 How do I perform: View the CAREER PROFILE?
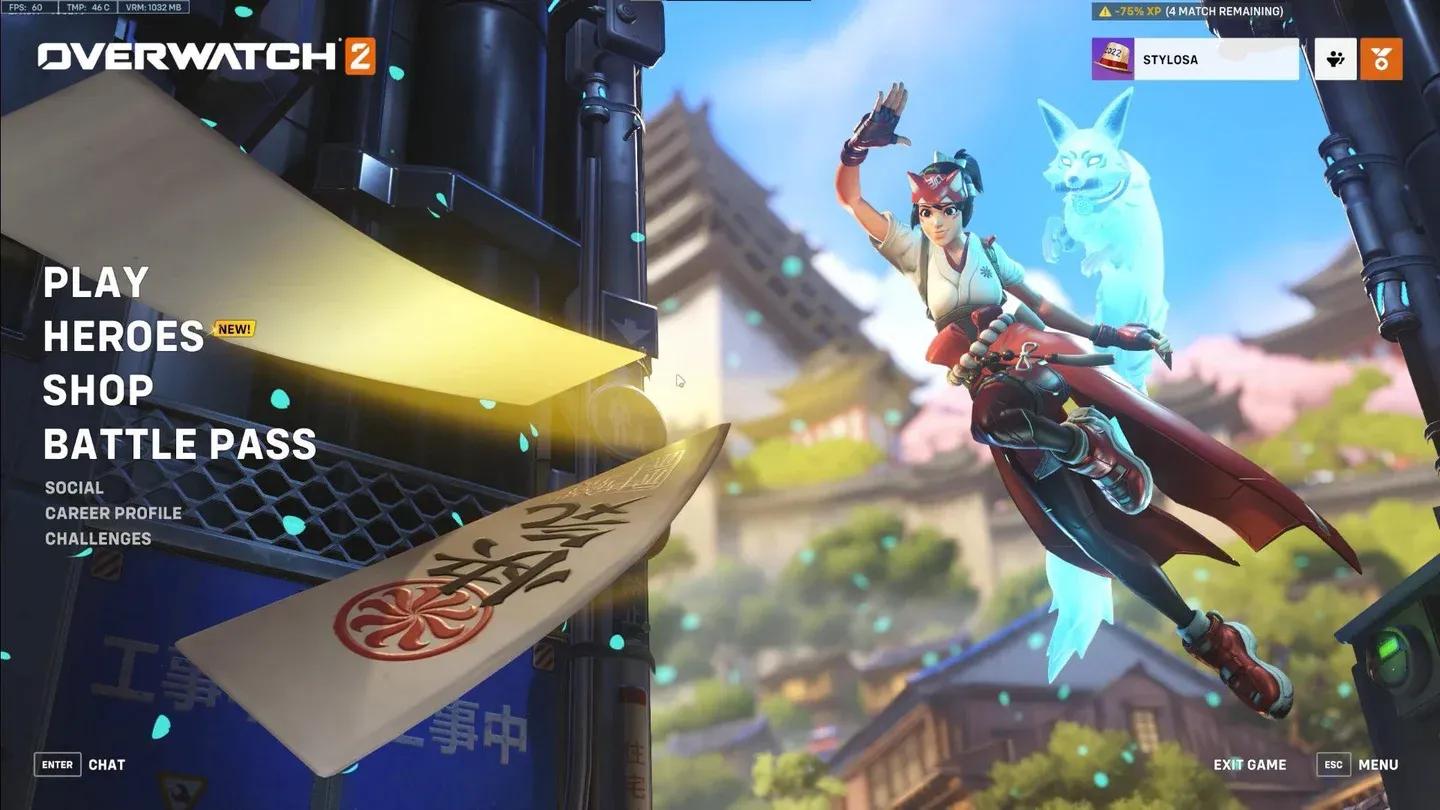coord(112,513)
